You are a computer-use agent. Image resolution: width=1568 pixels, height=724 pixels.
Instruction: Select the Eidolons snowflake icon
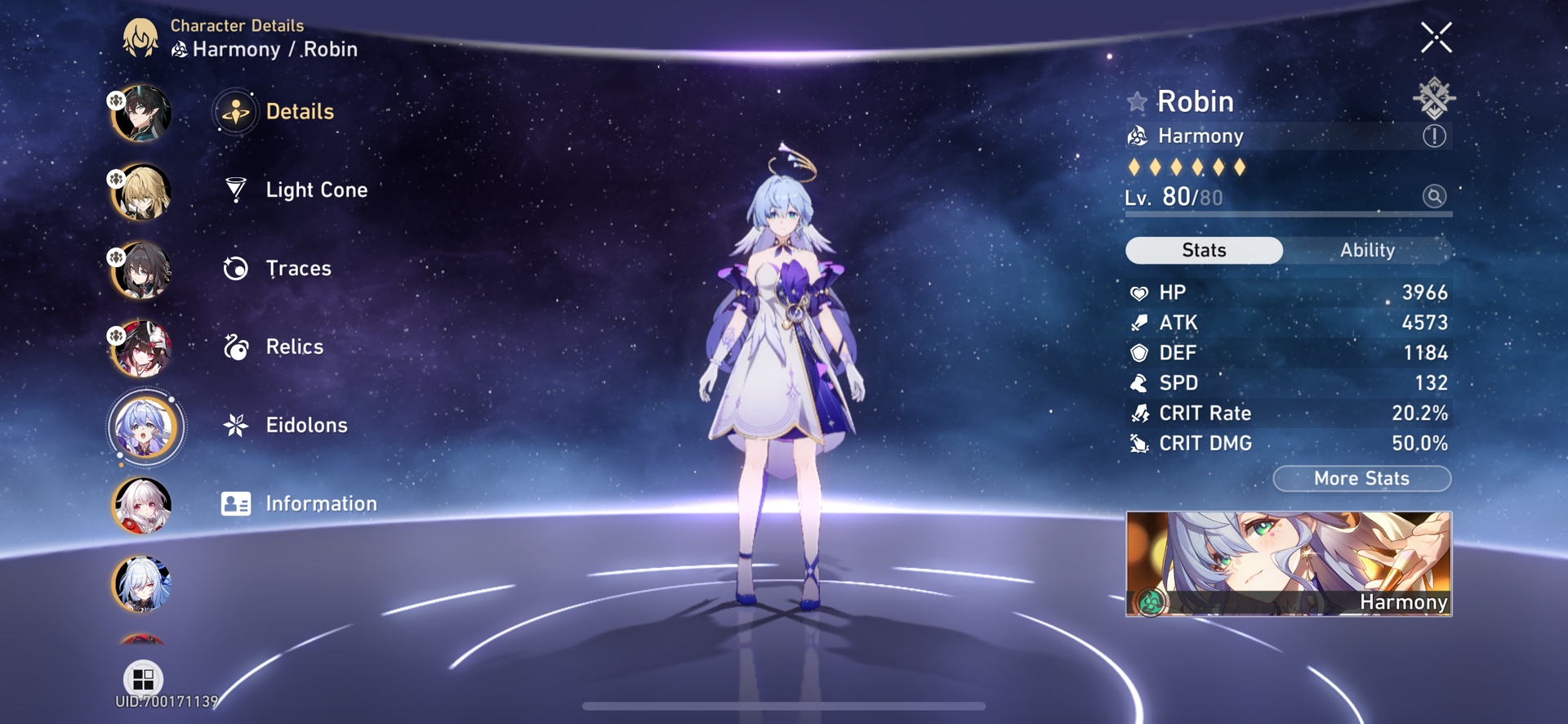click(235, 425)
